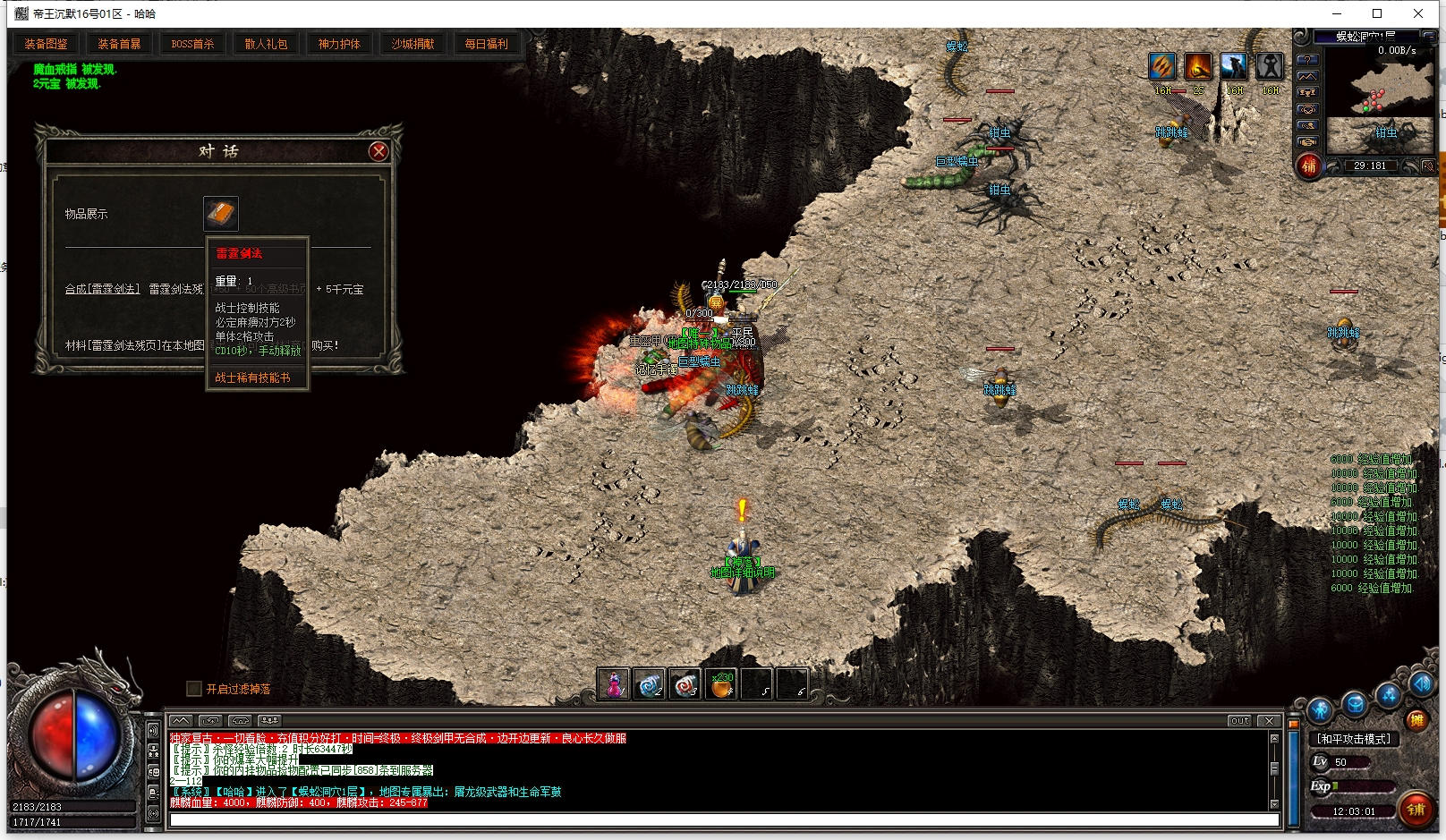Click the 和平攻击模式 attack mode label
Viewport: 1446px width, 840px height.
[x=1353, y=739]
